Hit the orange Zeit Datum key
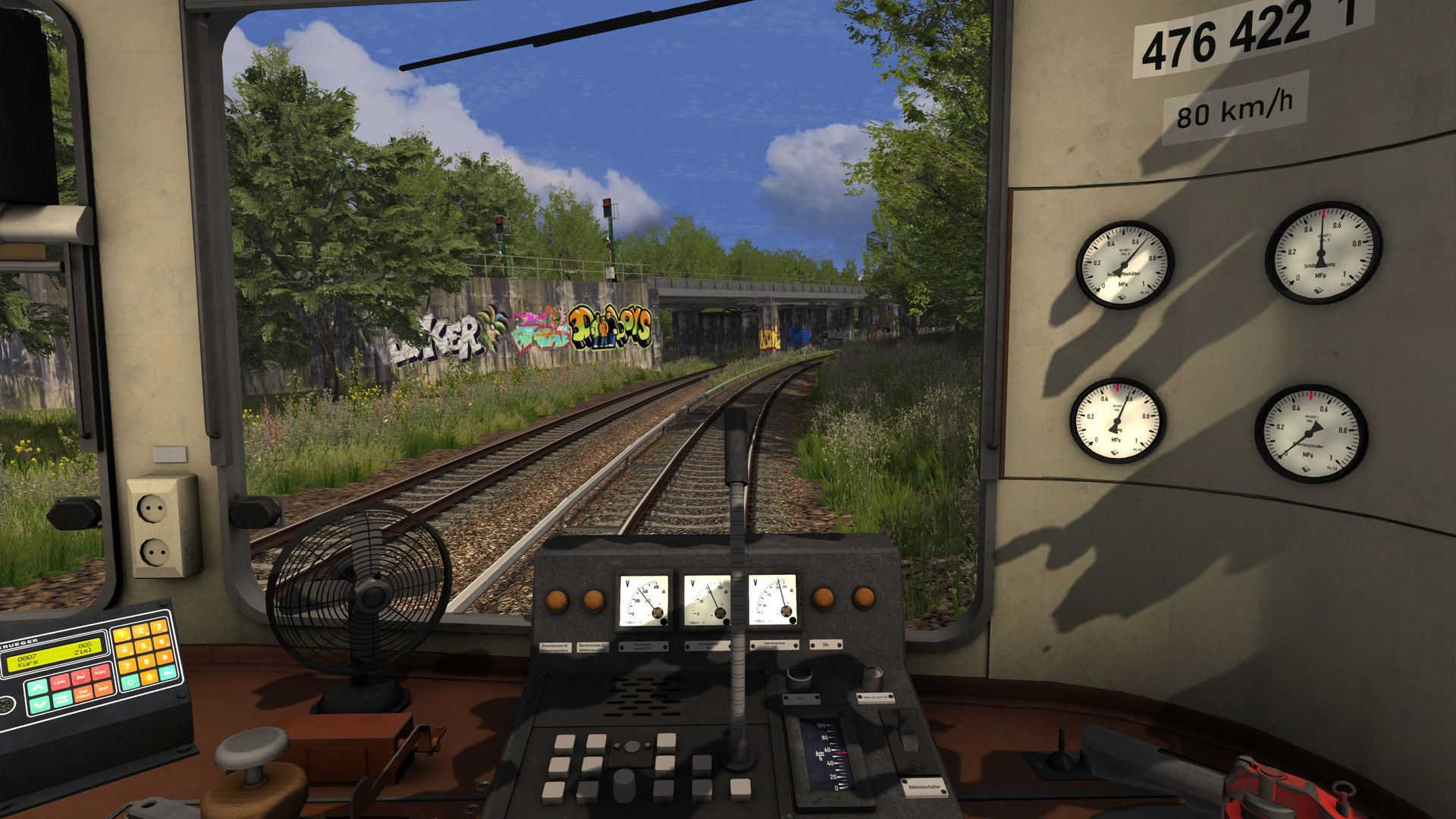This screenshot has width=1456, height=819. 83,694
